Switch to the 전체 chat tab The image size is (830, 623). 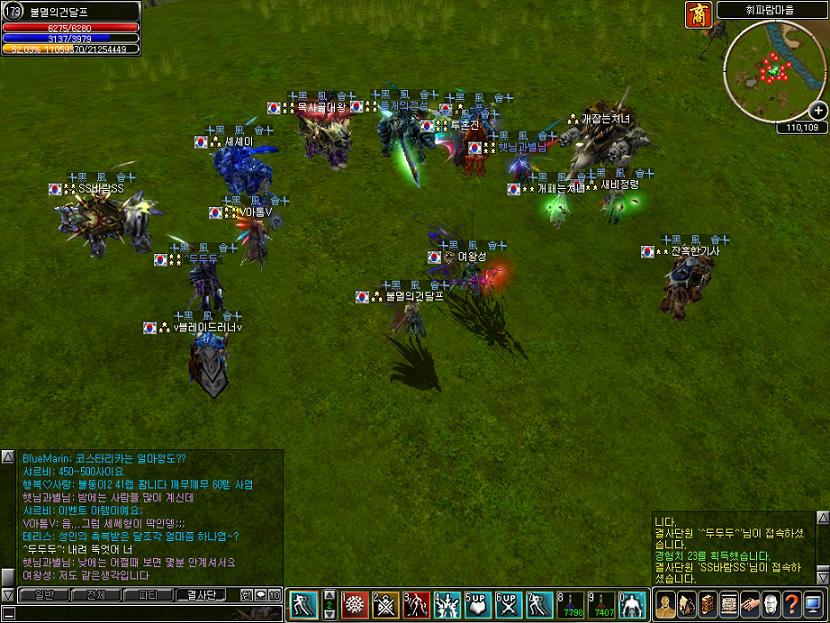pos(96,595)
